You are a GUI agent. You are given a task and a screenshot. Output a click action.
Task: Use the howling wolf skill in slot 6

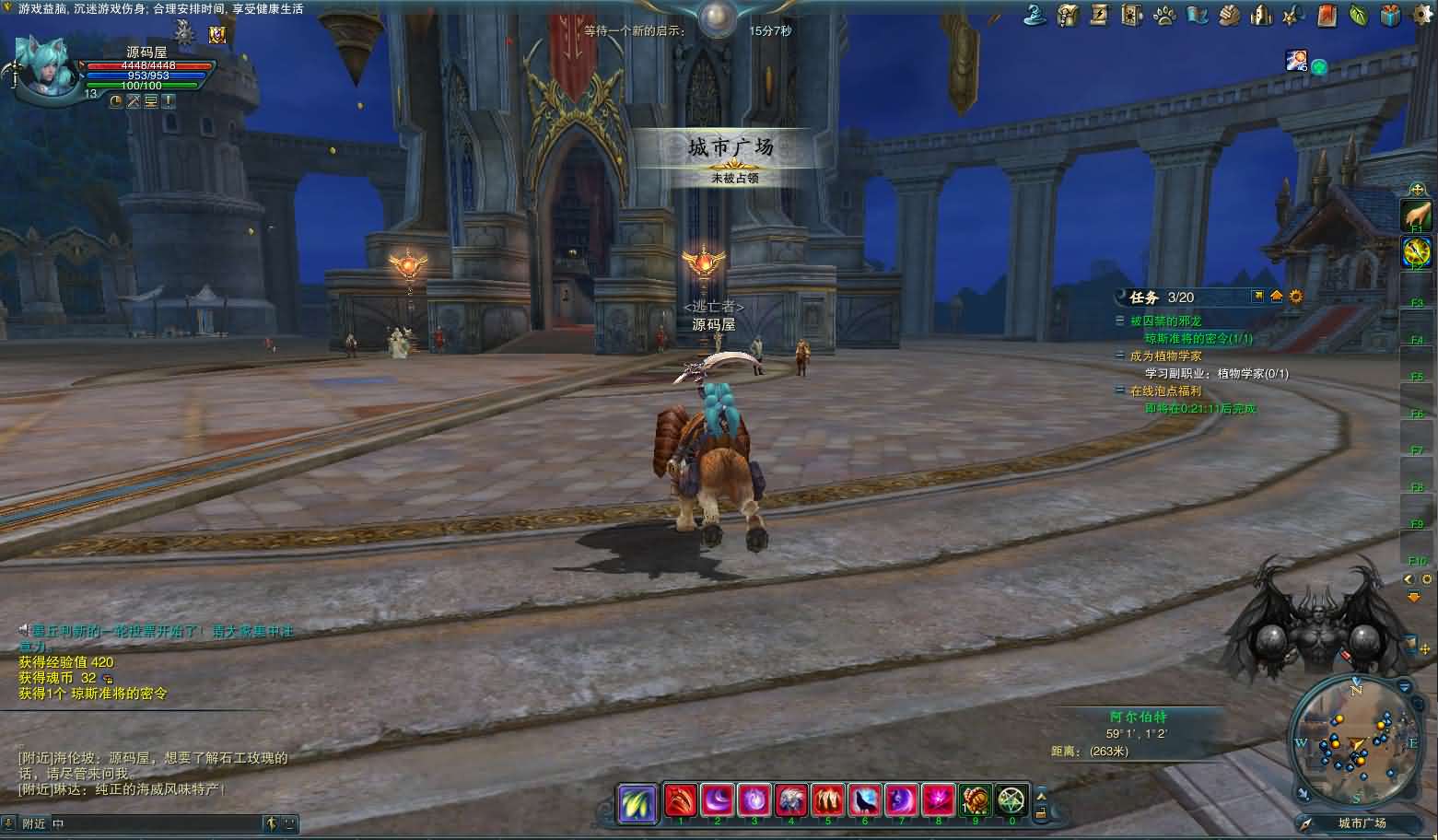(864, 799)
